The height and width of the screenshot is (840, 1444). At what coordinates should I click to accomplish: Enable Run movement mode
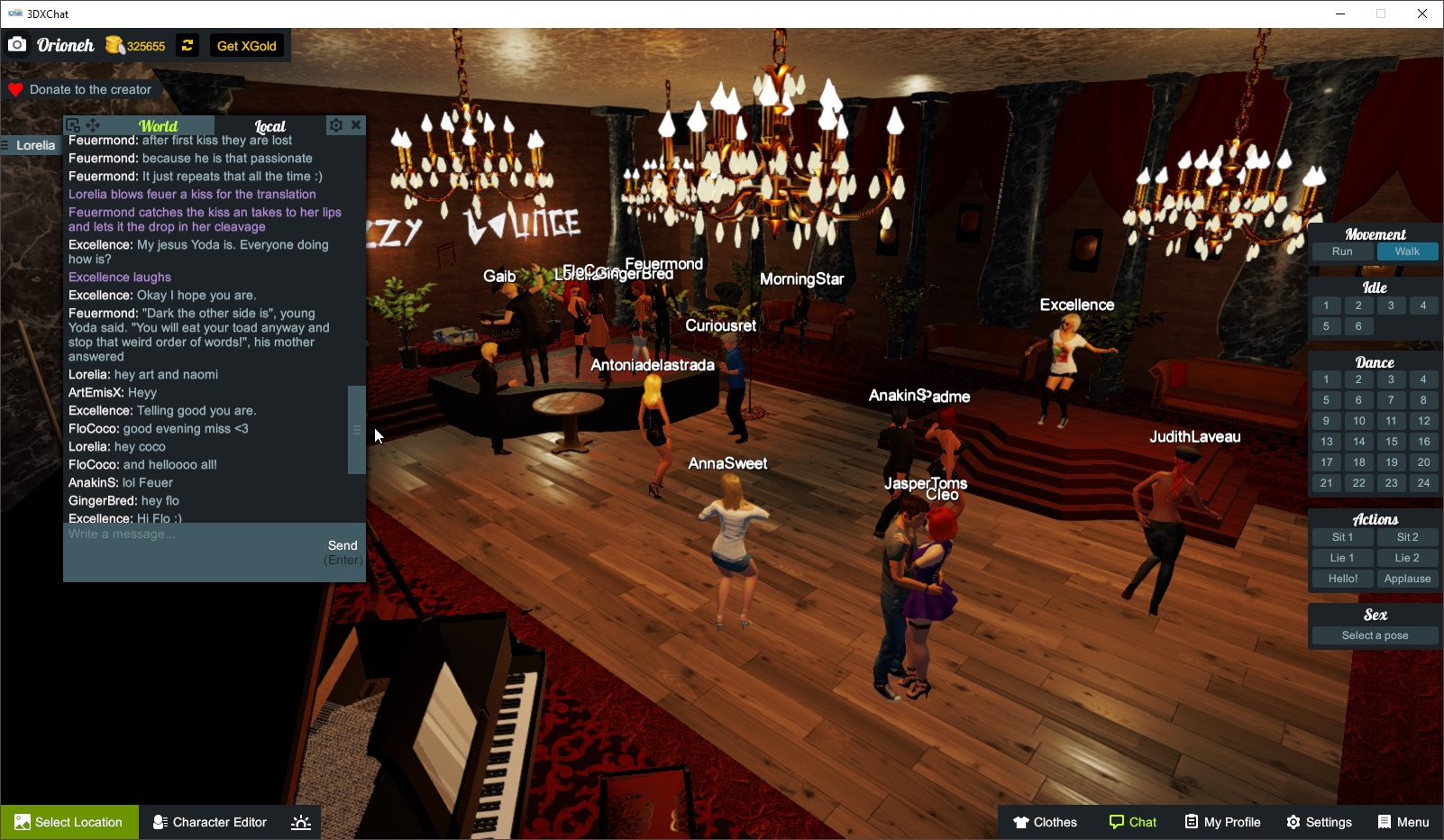[1342, 251]
